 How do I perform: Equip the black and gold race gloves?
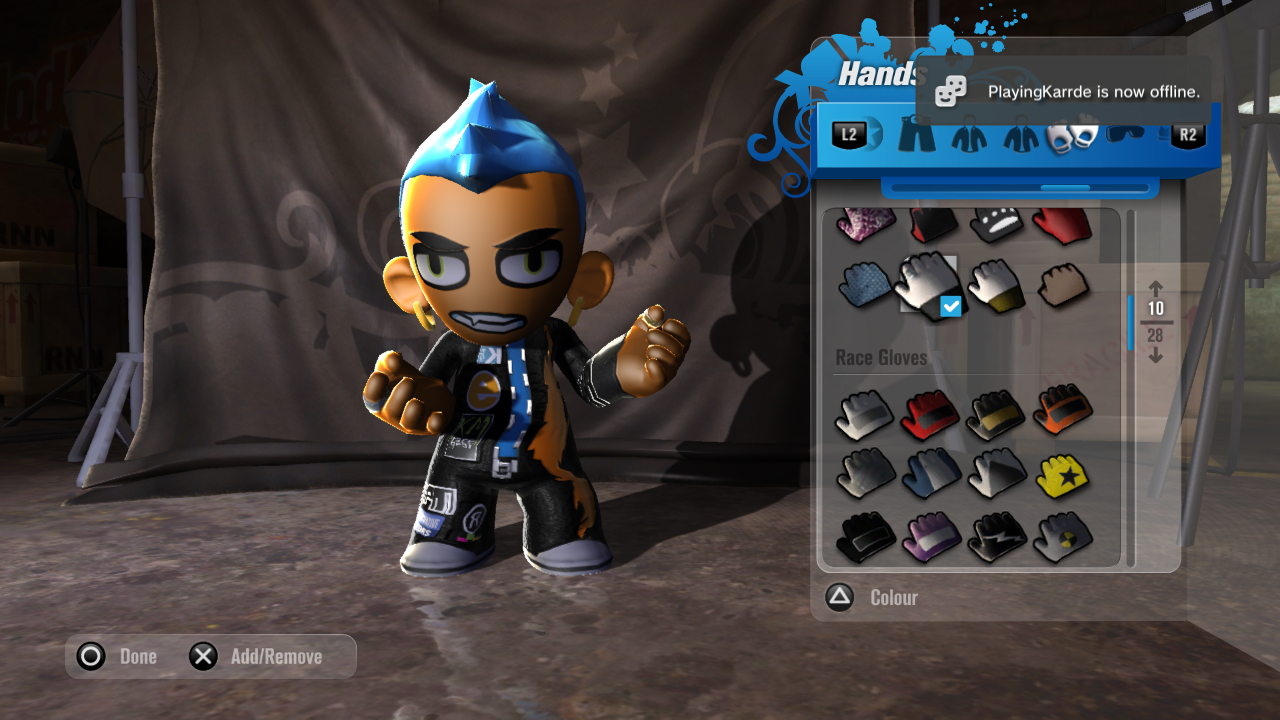[996, 414]
